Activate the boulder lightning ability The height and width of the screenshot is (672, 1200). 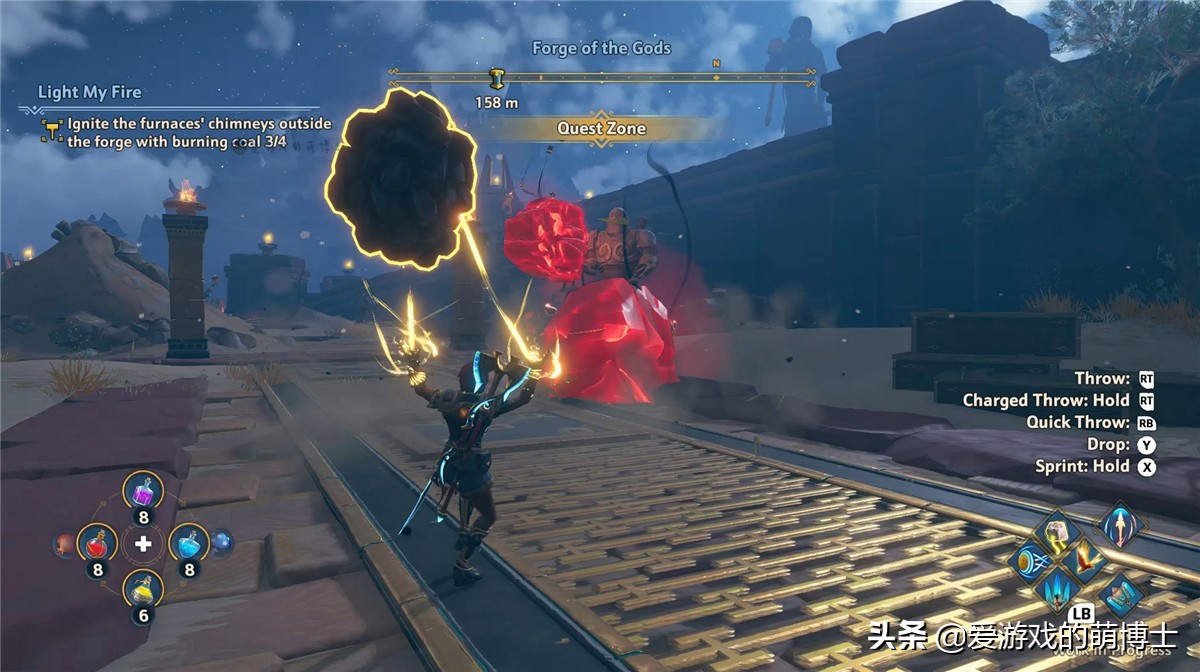[x=1058, y=532]
